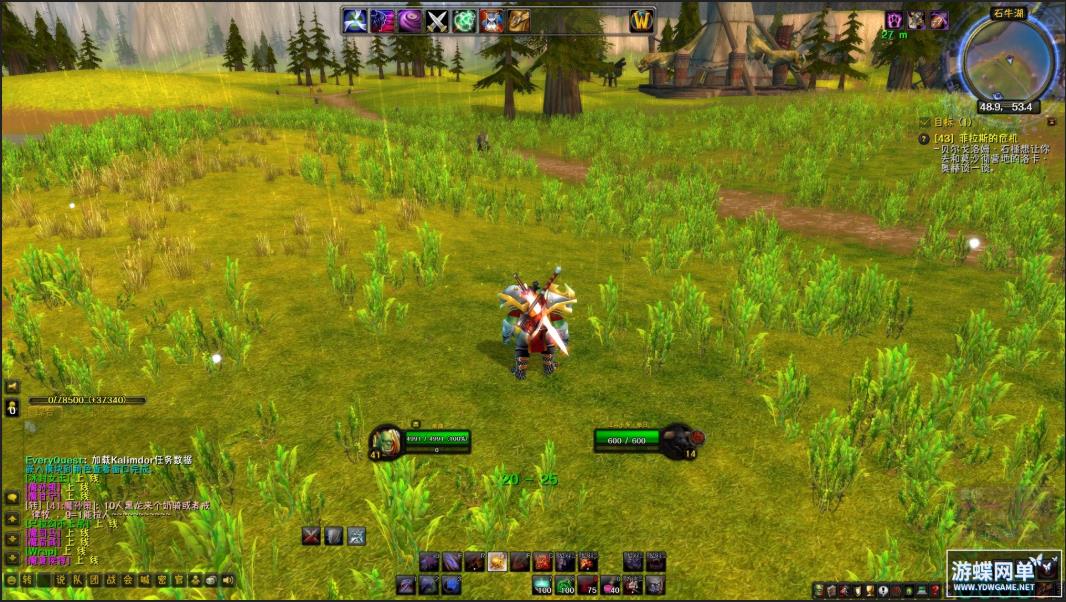Select the purple hand buff icon

coord(894,20)
